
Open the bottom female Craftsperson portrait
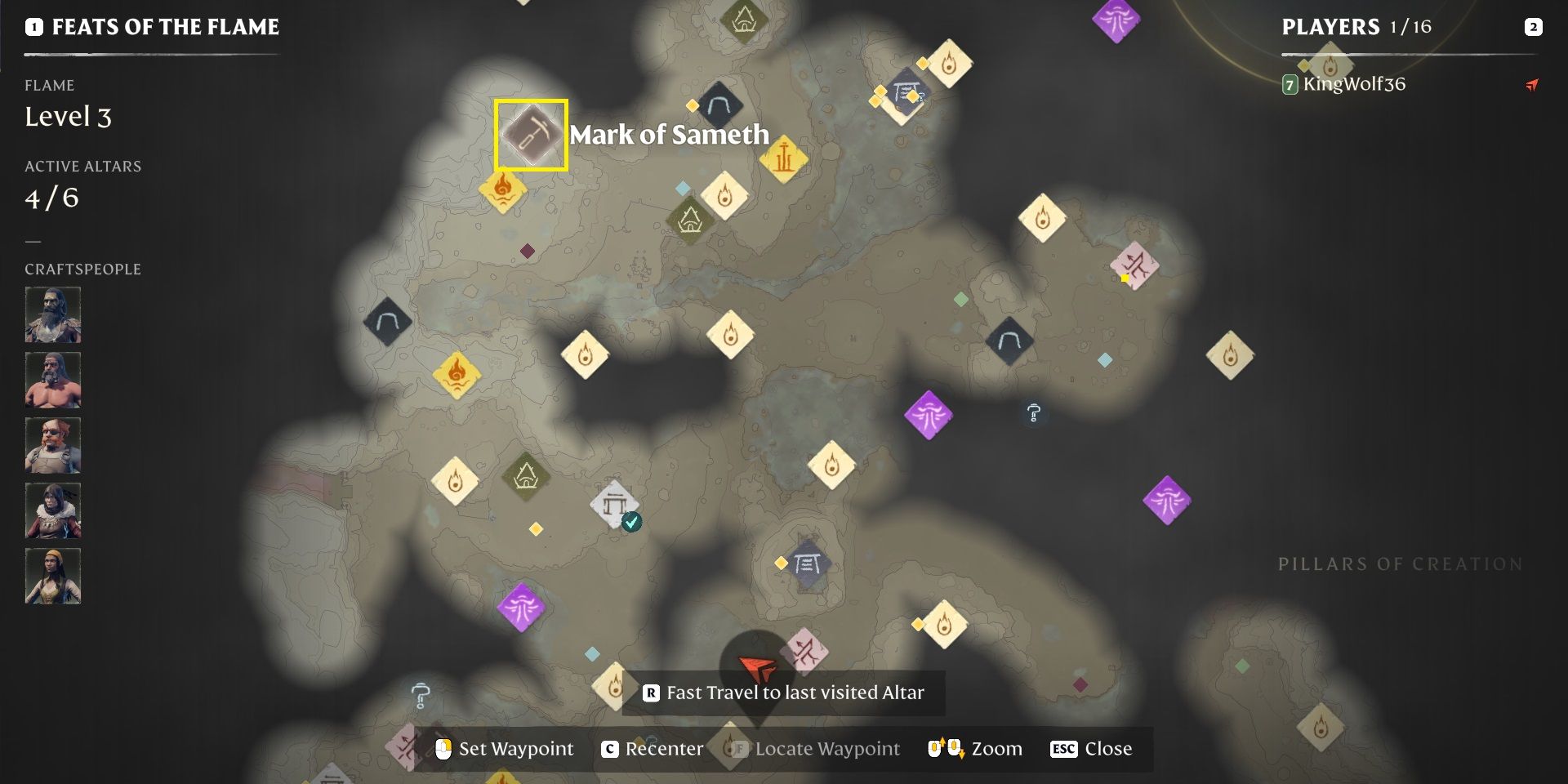coord(53,576)
